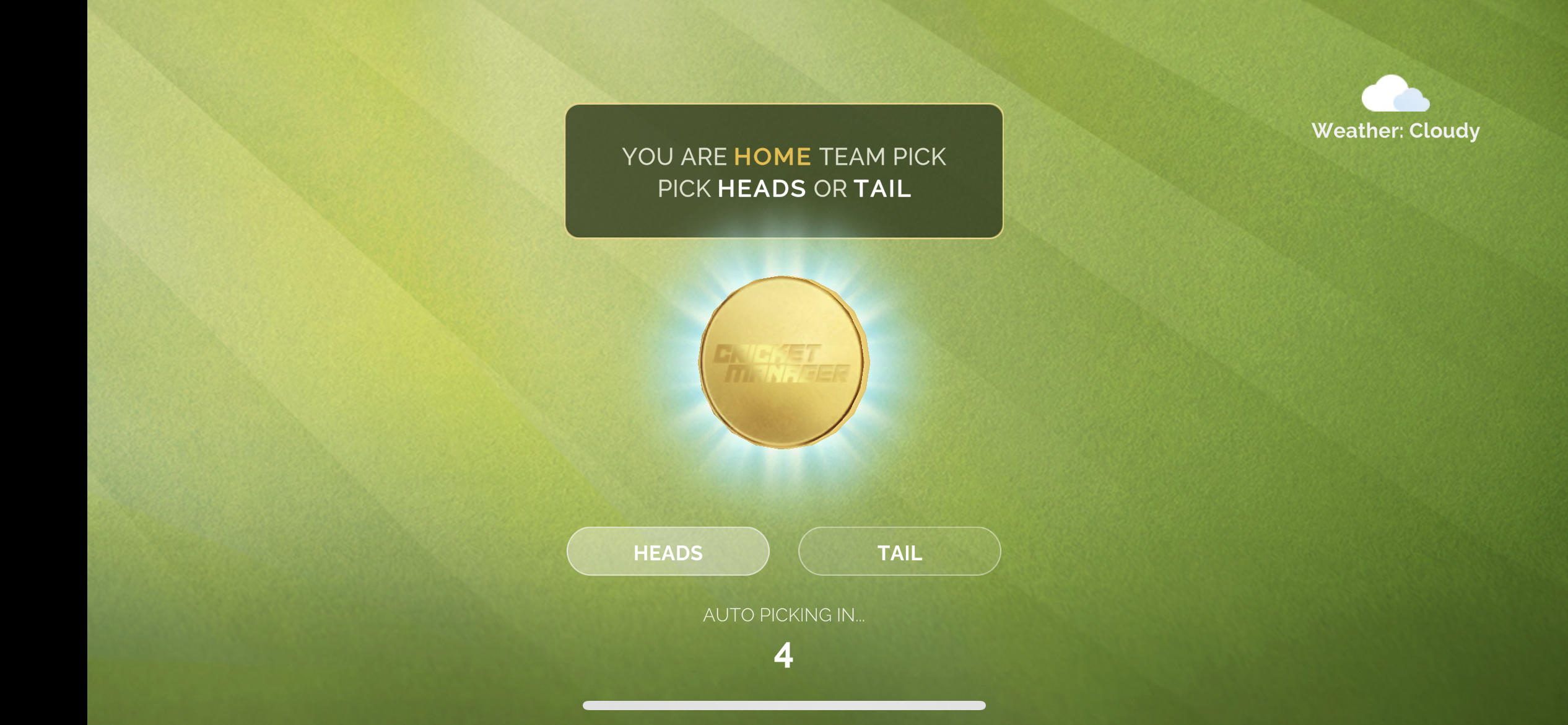Choose TAIL for the coin toss
Image resolution: width=1568 pixels, height=725 pixels.
coord(899,551)
